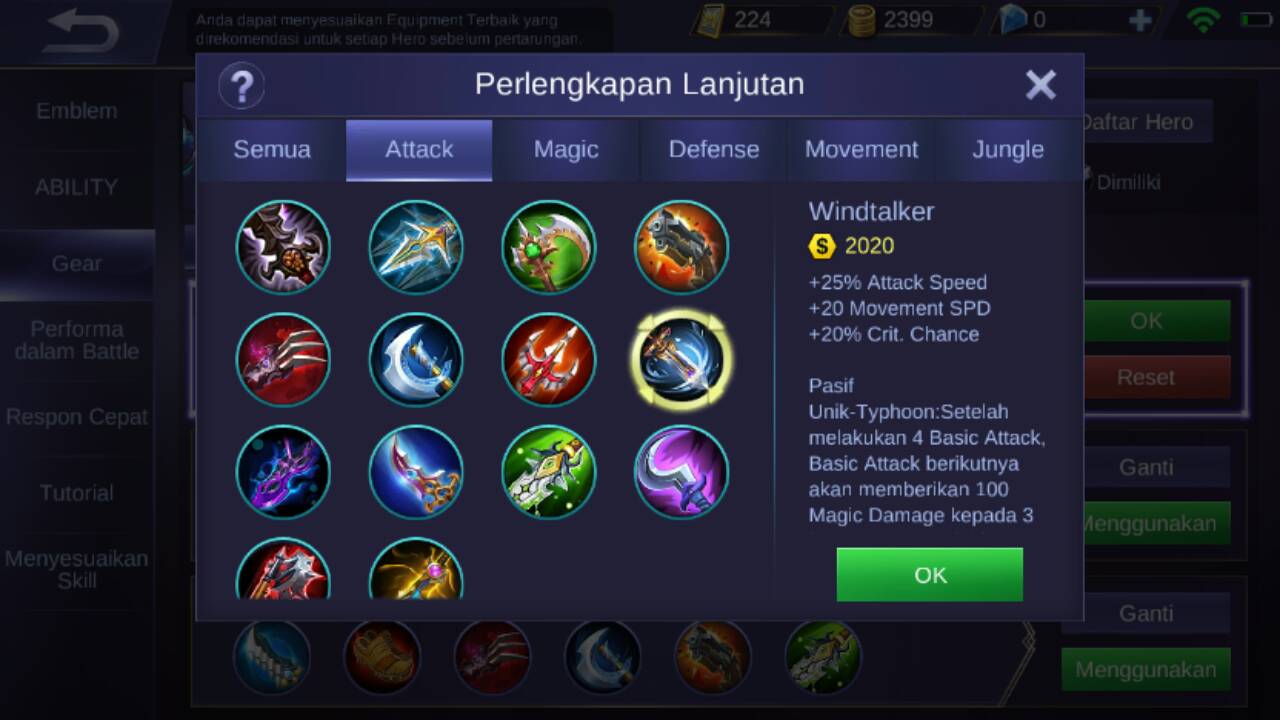Viewport: 1280px width, 720px height.
Task: Choose the green axe item icon
Action: tap(549, 247)
